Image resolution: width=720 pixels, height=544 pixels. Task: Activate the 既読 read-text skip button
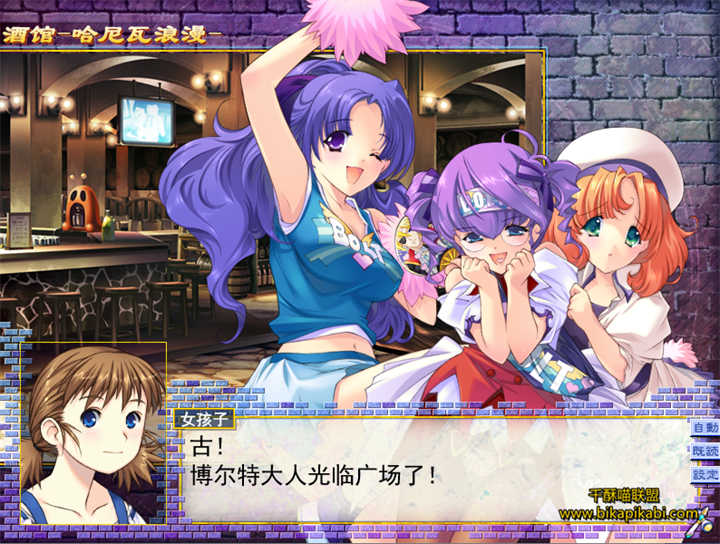704,451
